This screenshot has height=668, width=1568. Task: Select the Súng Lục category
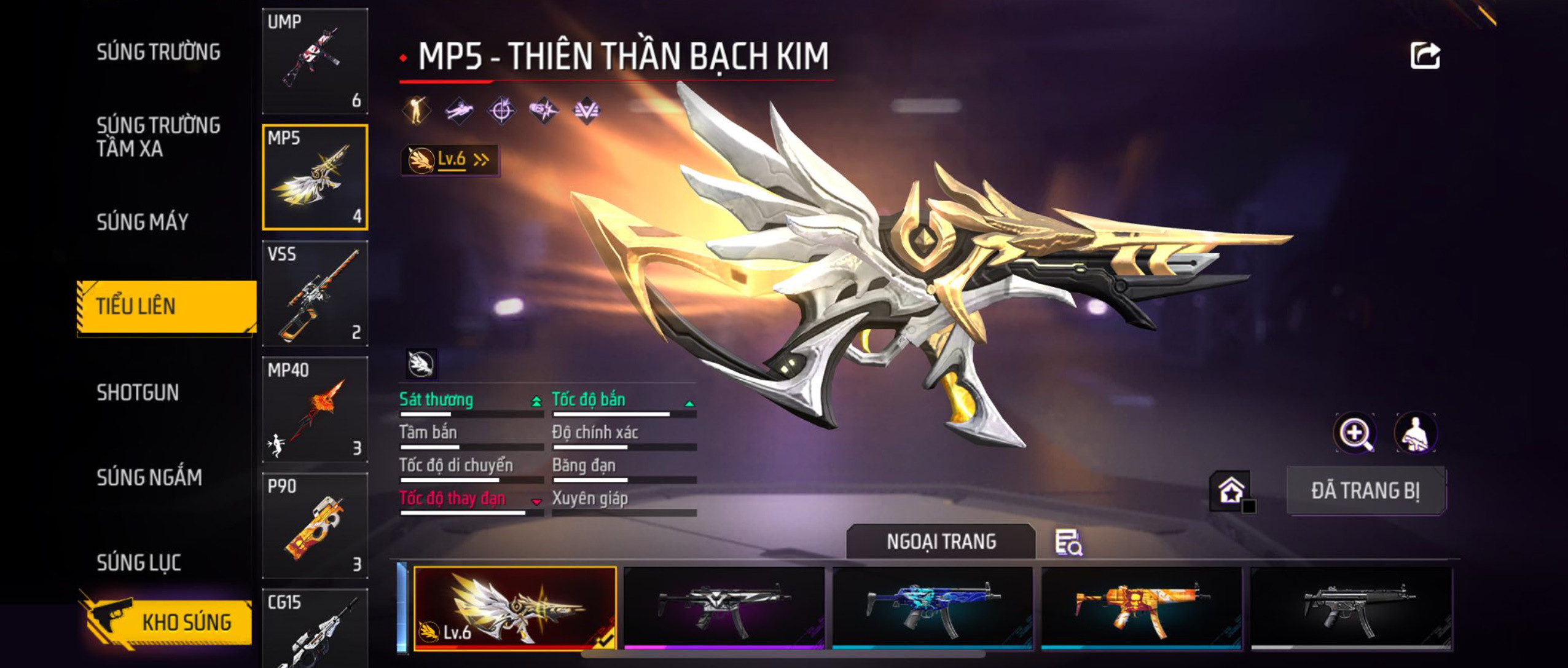[139, 562]
